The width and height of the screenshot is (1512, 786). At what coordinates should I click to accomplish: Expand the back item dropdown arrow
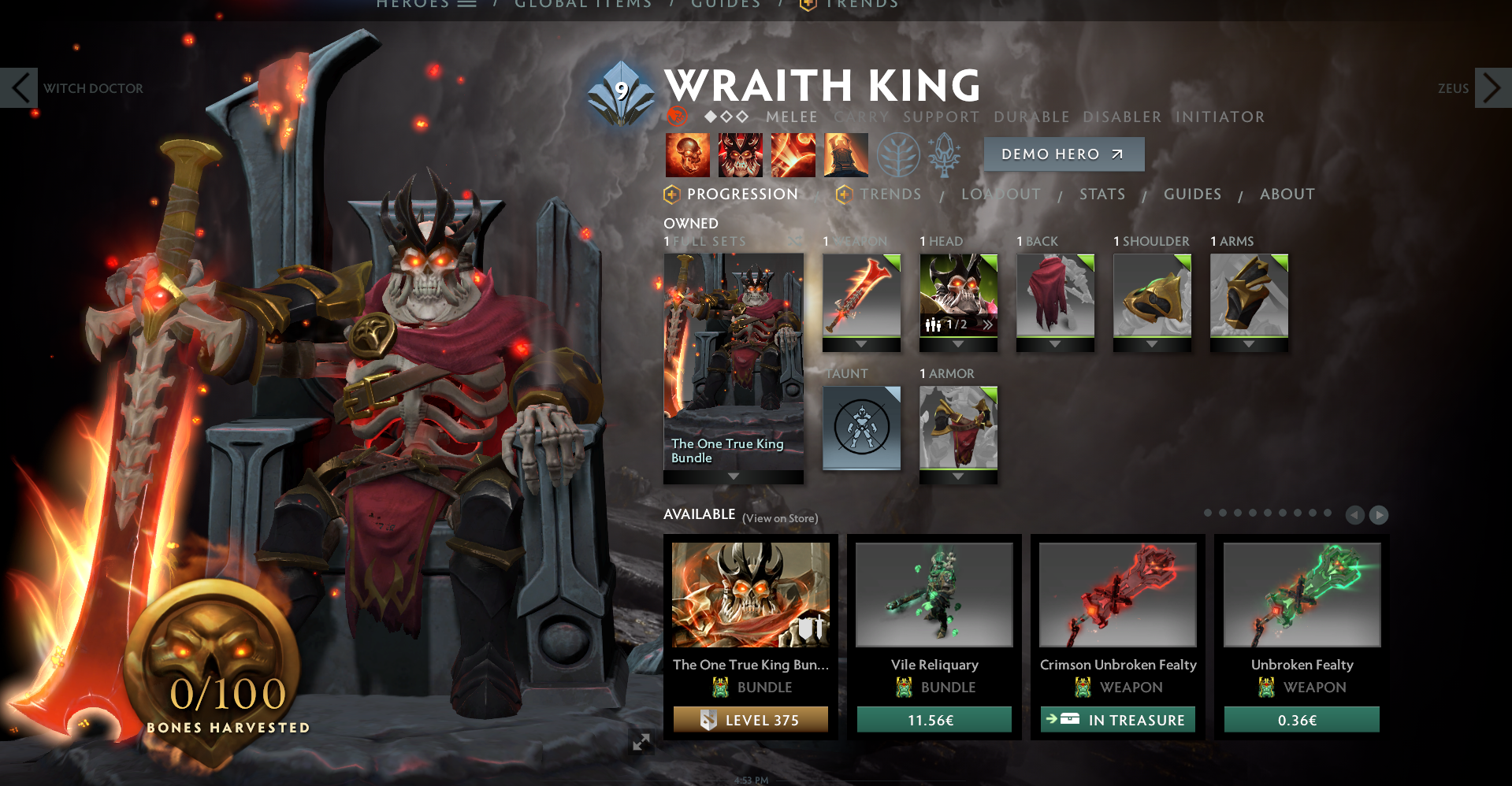1054,345
